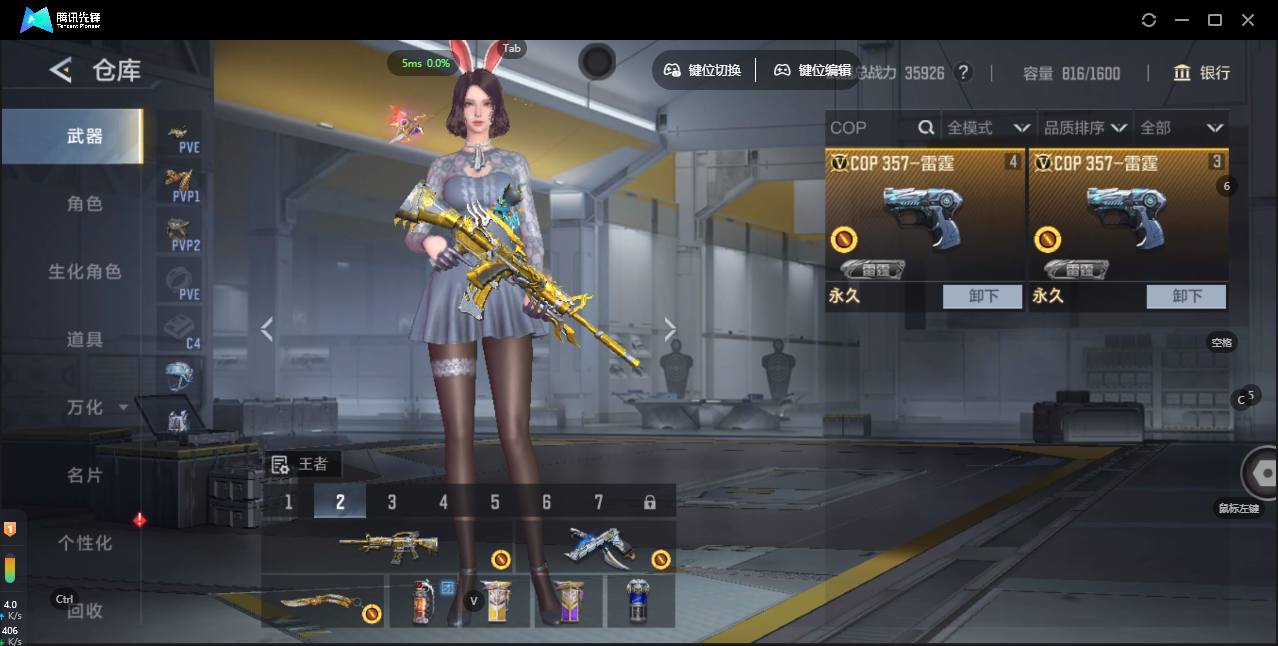1278x646 pixels.
Task: Maximize the emulator window
Action: 1215,20
